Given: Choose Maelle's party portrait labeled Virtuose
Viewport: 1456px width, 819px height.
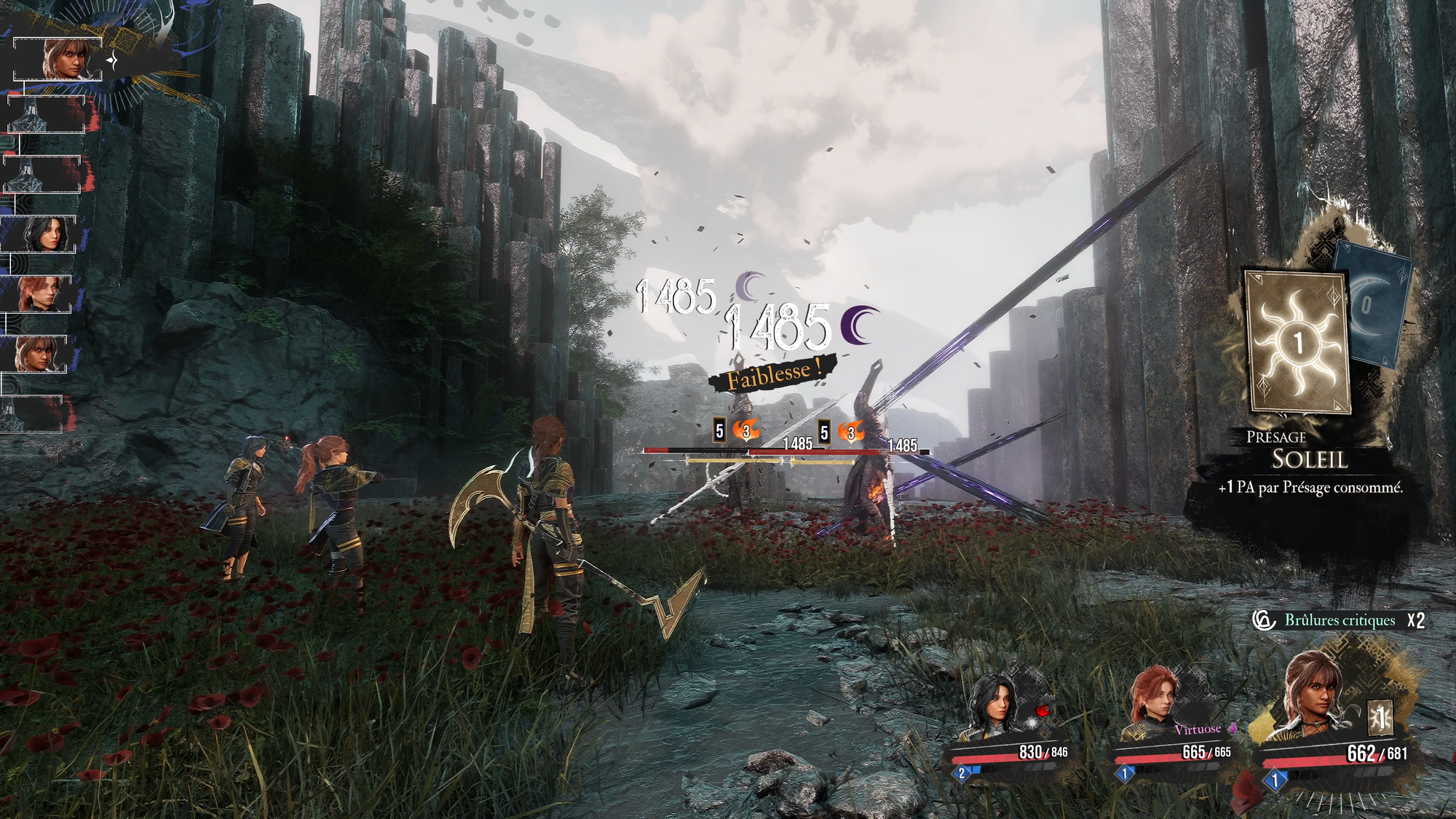Looking at the screenshot, I should click(x=1155, y=700).
